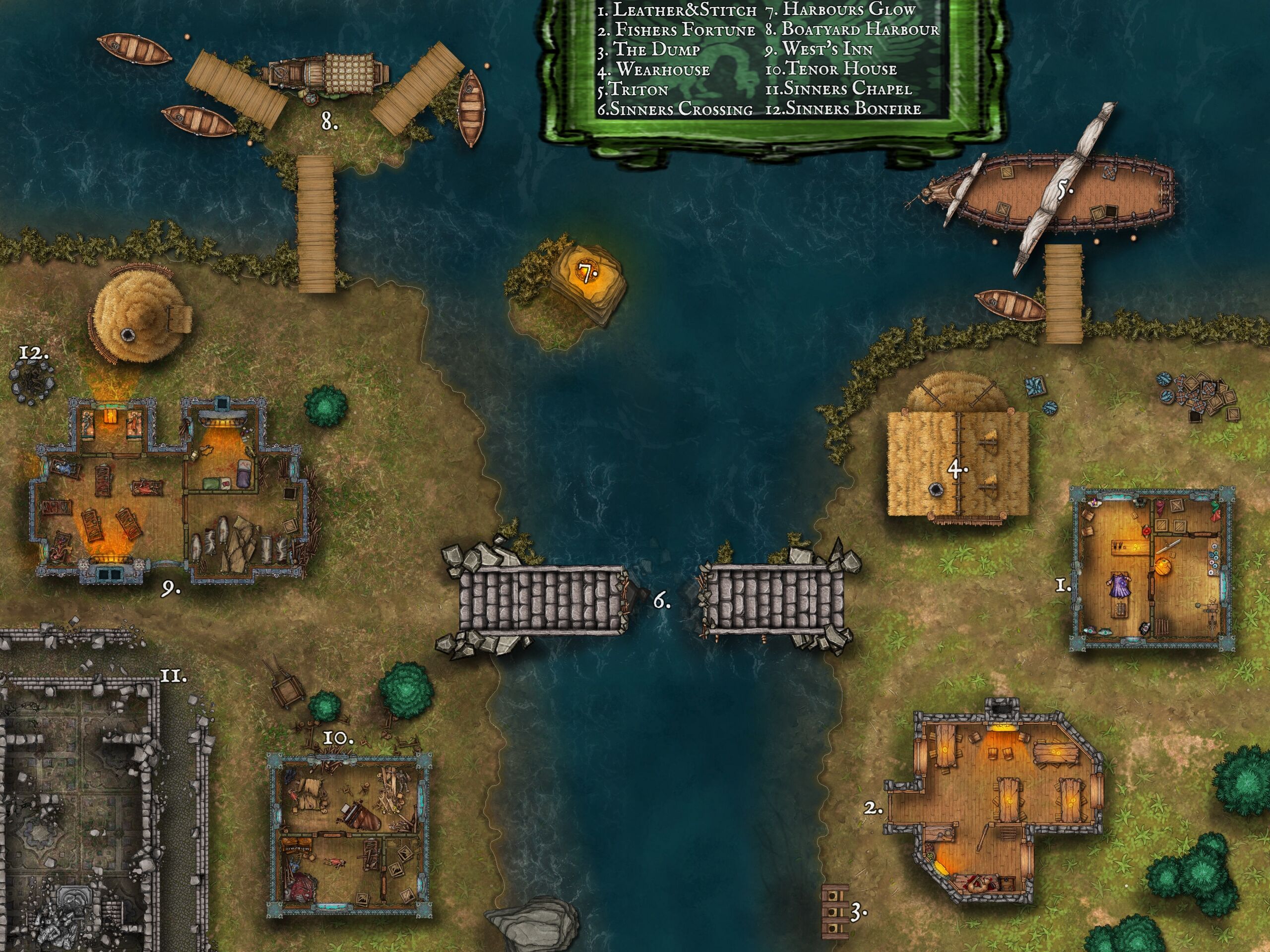The height and width of the screenshot is (952, 1270).
Task: Click the glowing marker number 7
Action: (586, 274)
